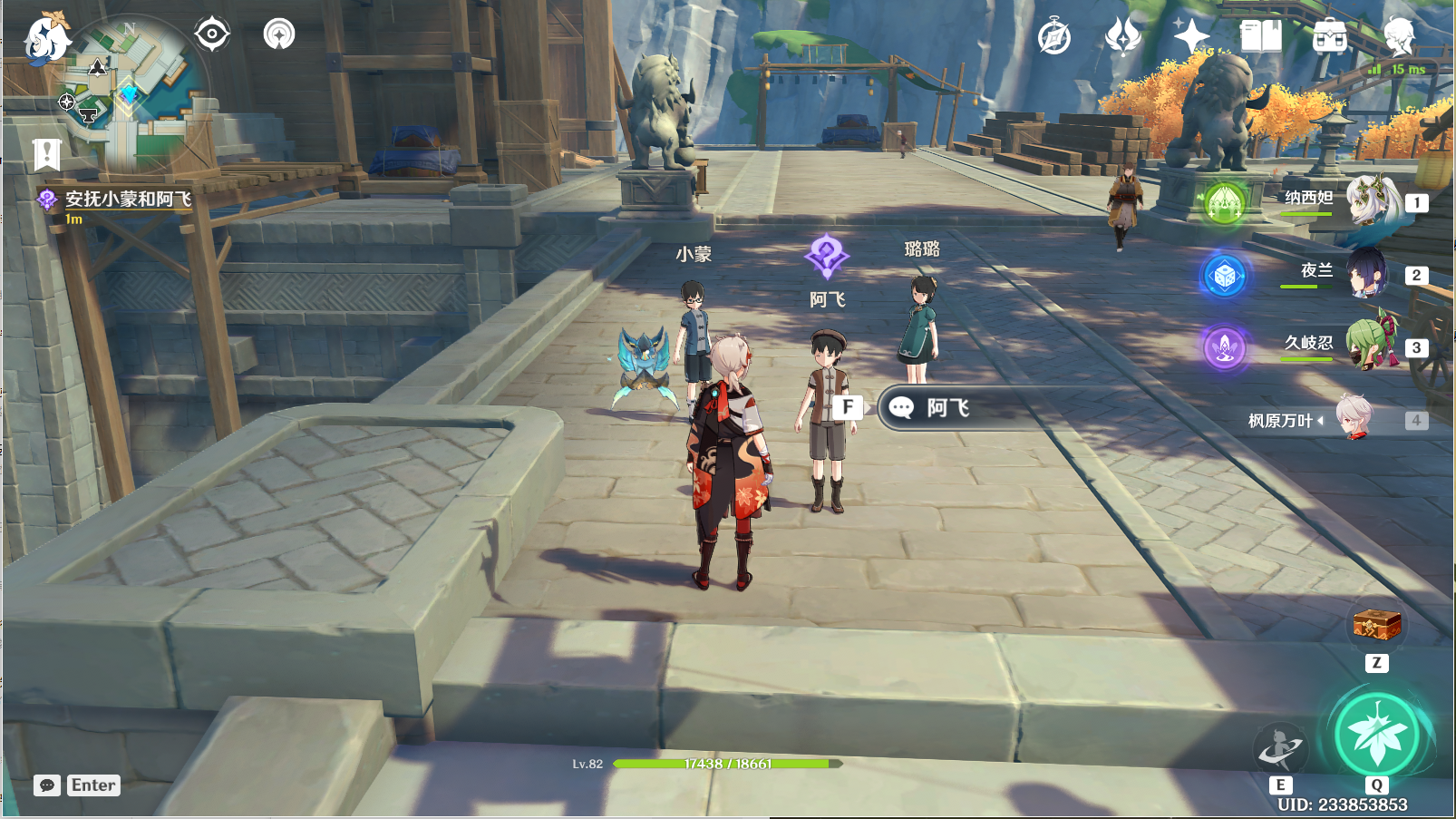Screen dimensions: 1456x819
Task: Open the Paimon main menu
Action: pyautogui.click(x=45, y=39)
